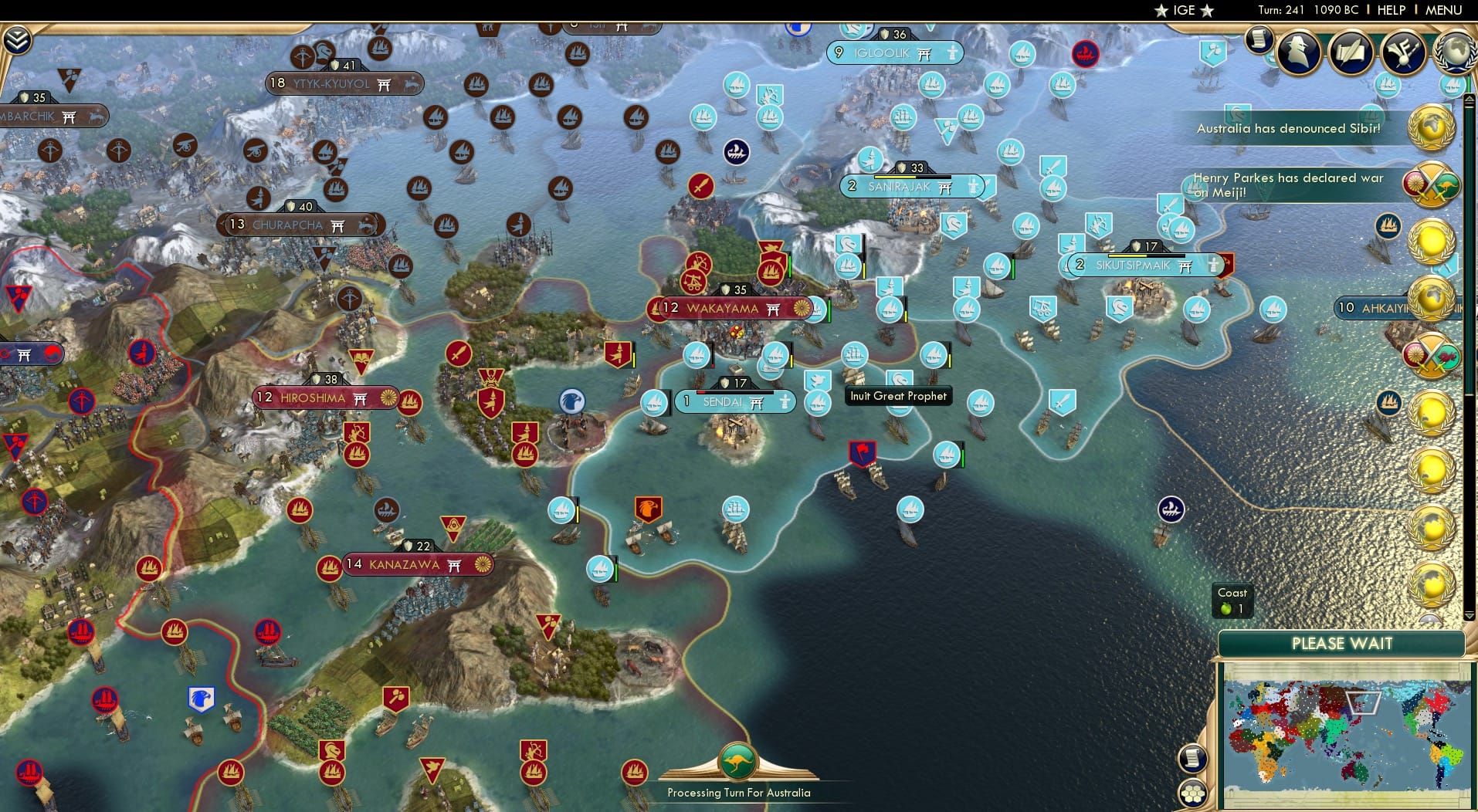Open the MENU
This screenshot has height=812, width=1478.
[1442, 10]
